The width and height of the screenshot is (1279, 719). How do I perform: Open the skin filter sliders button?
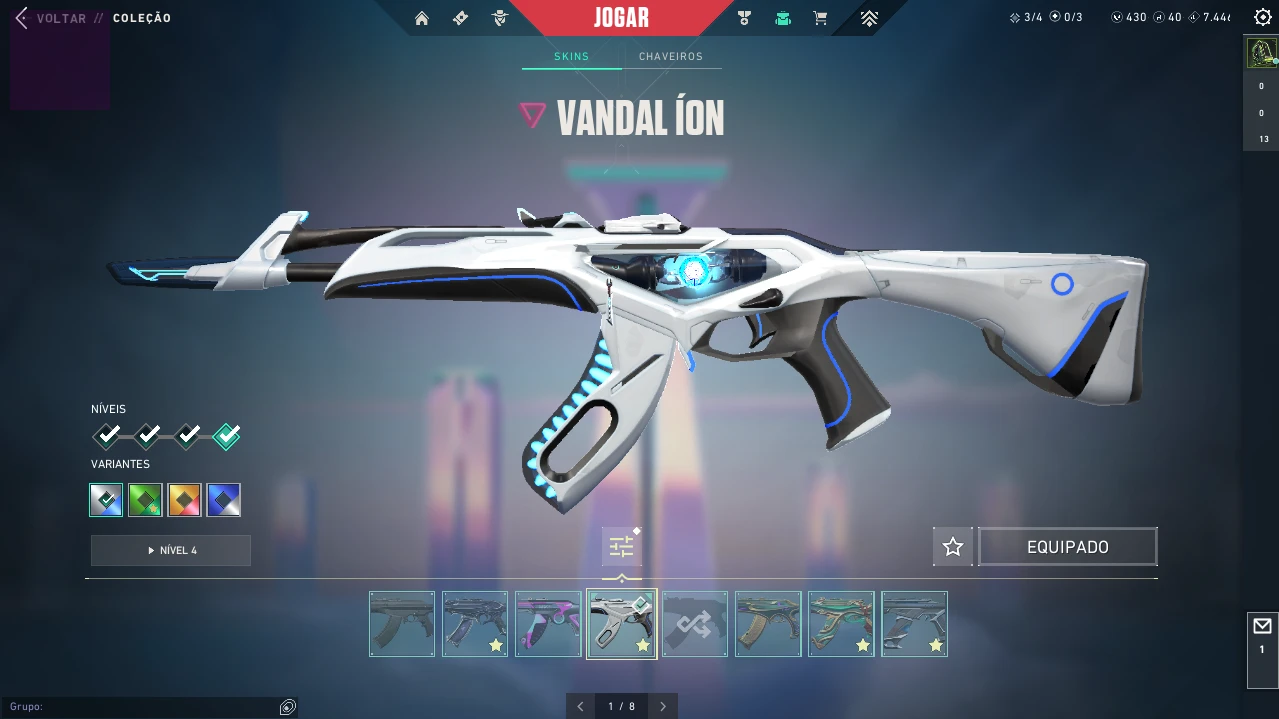tap(621, 547)
